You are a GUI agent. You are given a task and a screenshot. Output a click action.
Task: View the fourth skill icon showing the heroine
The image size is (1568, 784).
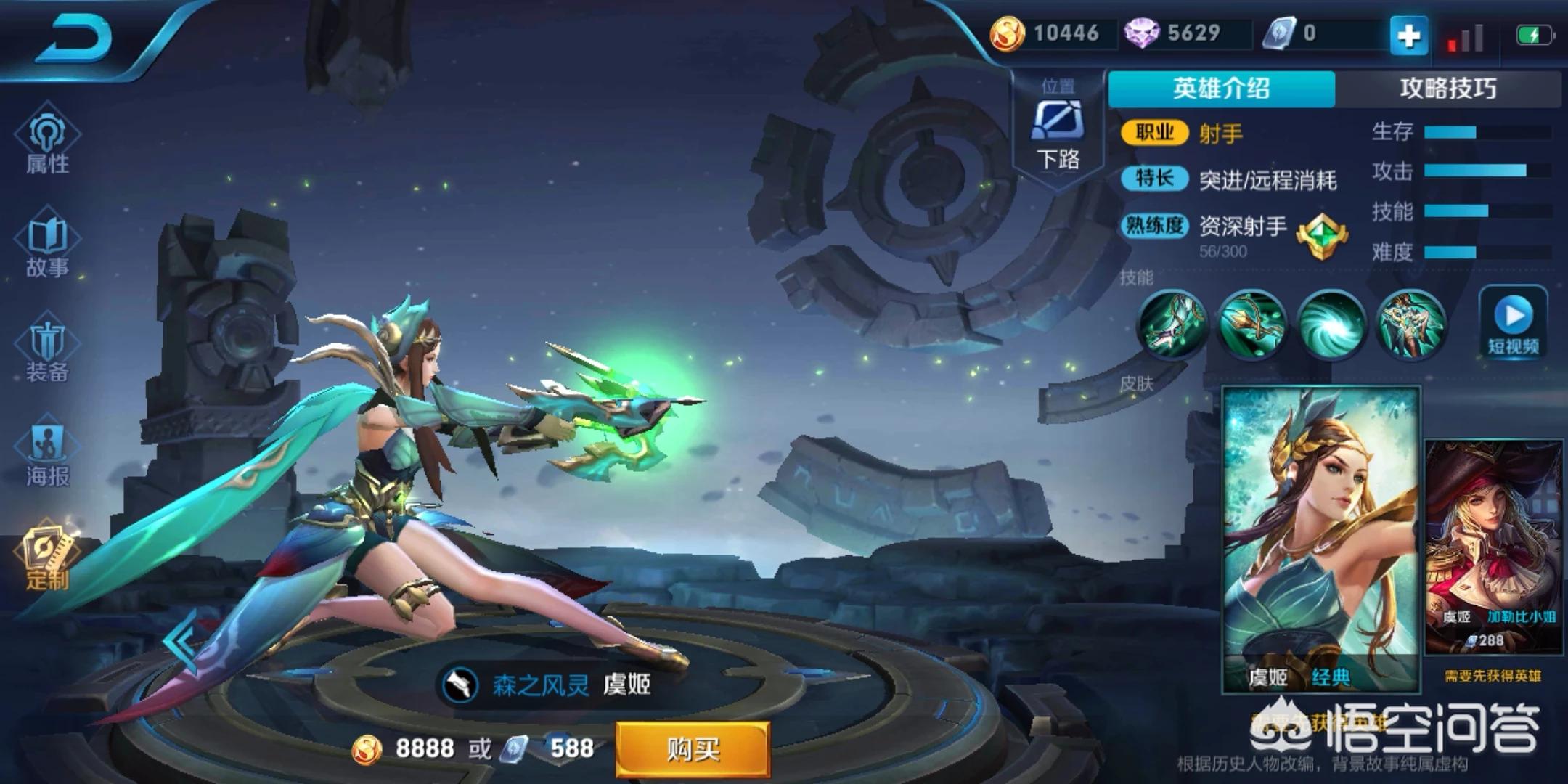1410,325
